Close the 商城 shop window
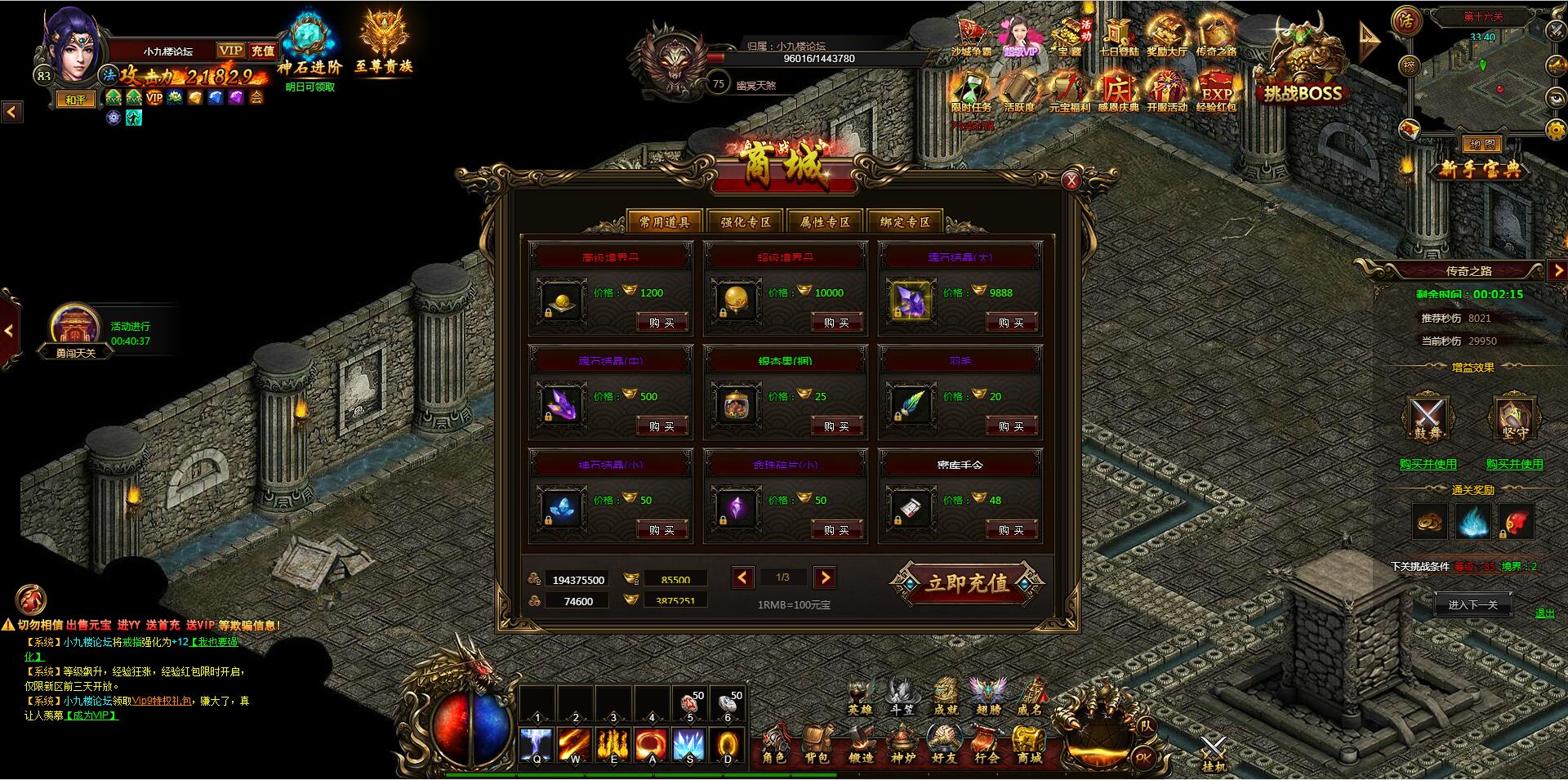The image size is (1568, 780). point(1071,181)
